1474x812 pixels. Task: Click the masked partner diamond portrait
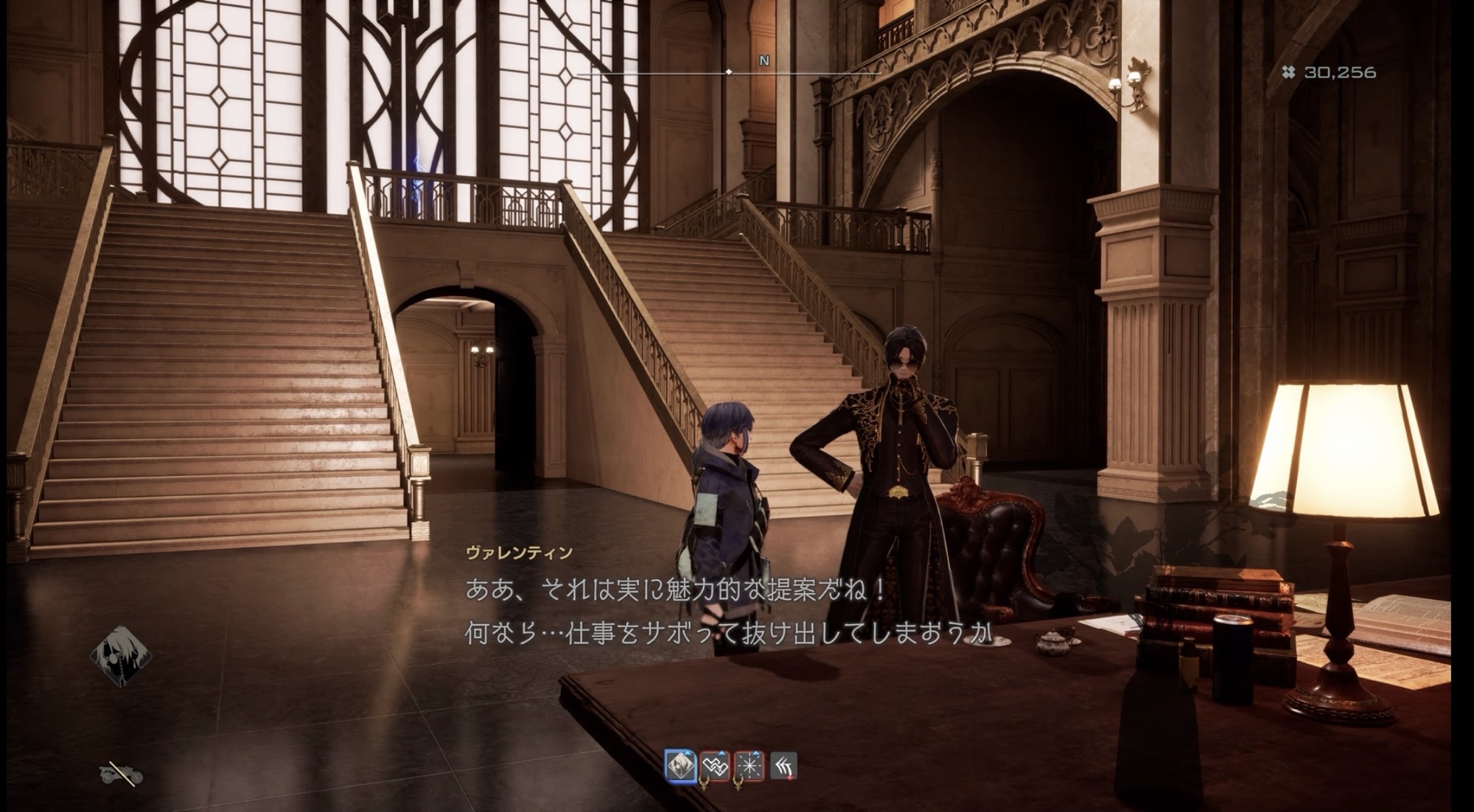(x=121, y=655)
